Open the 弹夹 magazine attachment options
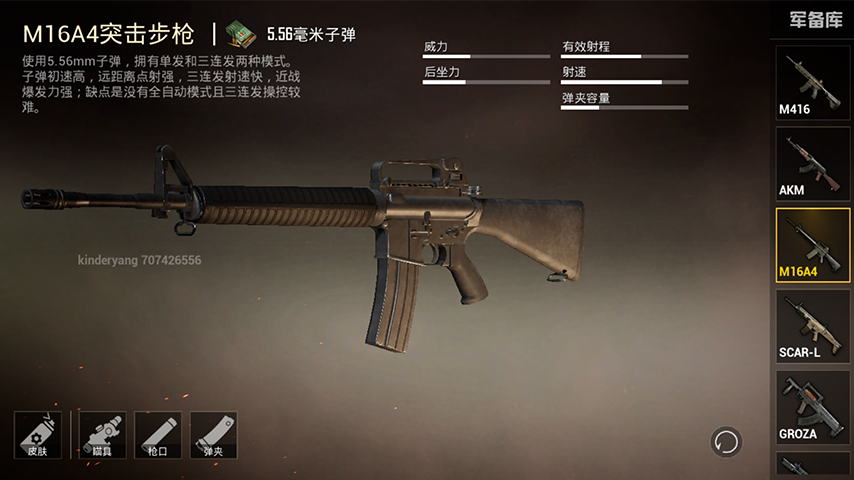 tap(212, 435)
